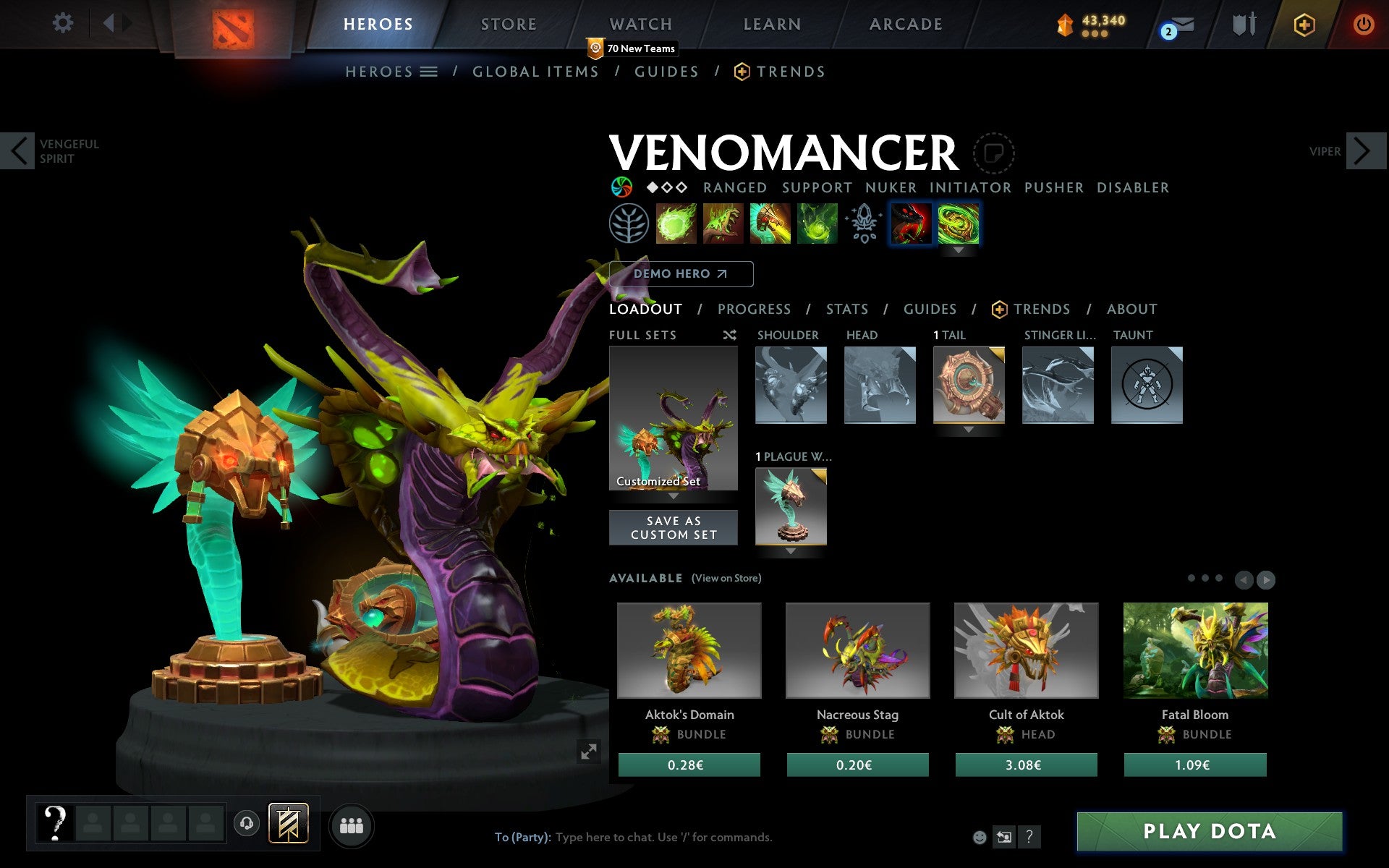Open the Store menu

[509, 25]
